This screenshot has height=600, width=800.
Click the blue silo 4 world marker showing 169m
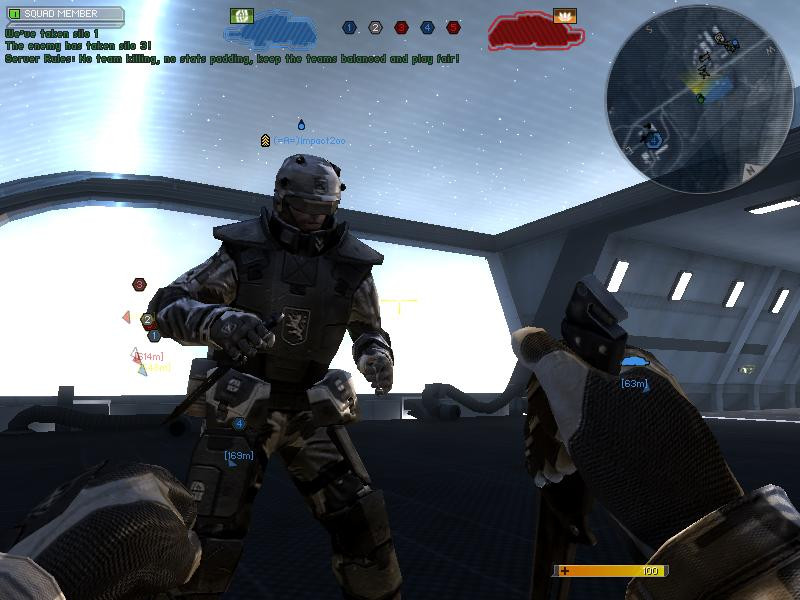pyautogui.click(x=239, y=424)
